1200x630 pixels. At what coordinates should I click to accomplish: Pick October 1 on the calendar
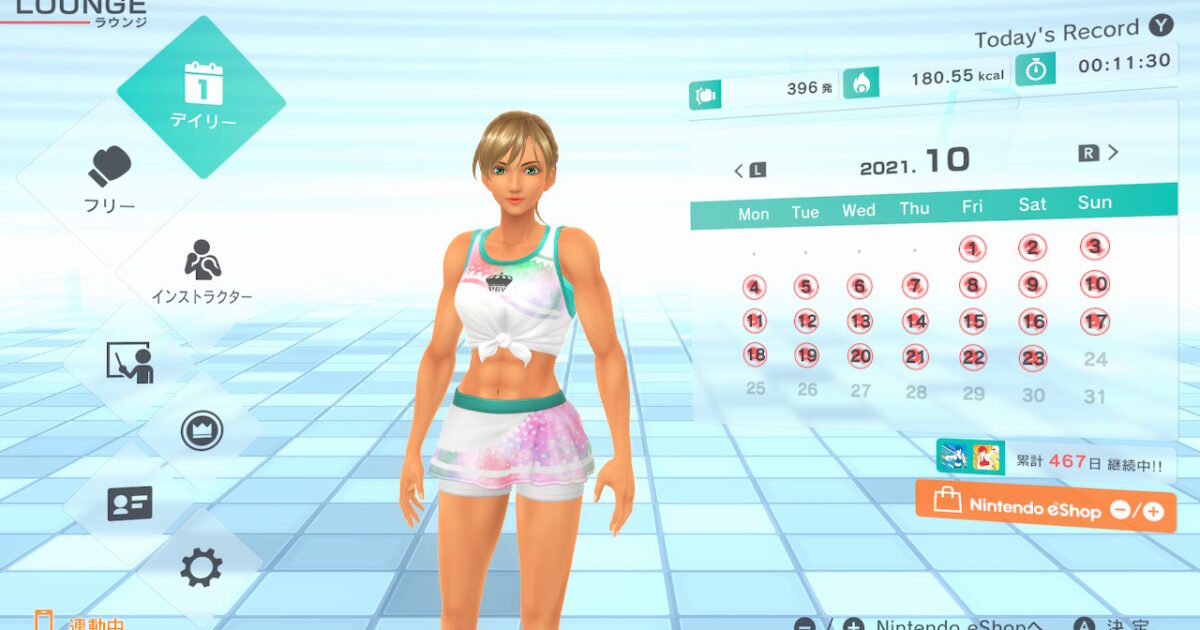(x=973, y=249)
